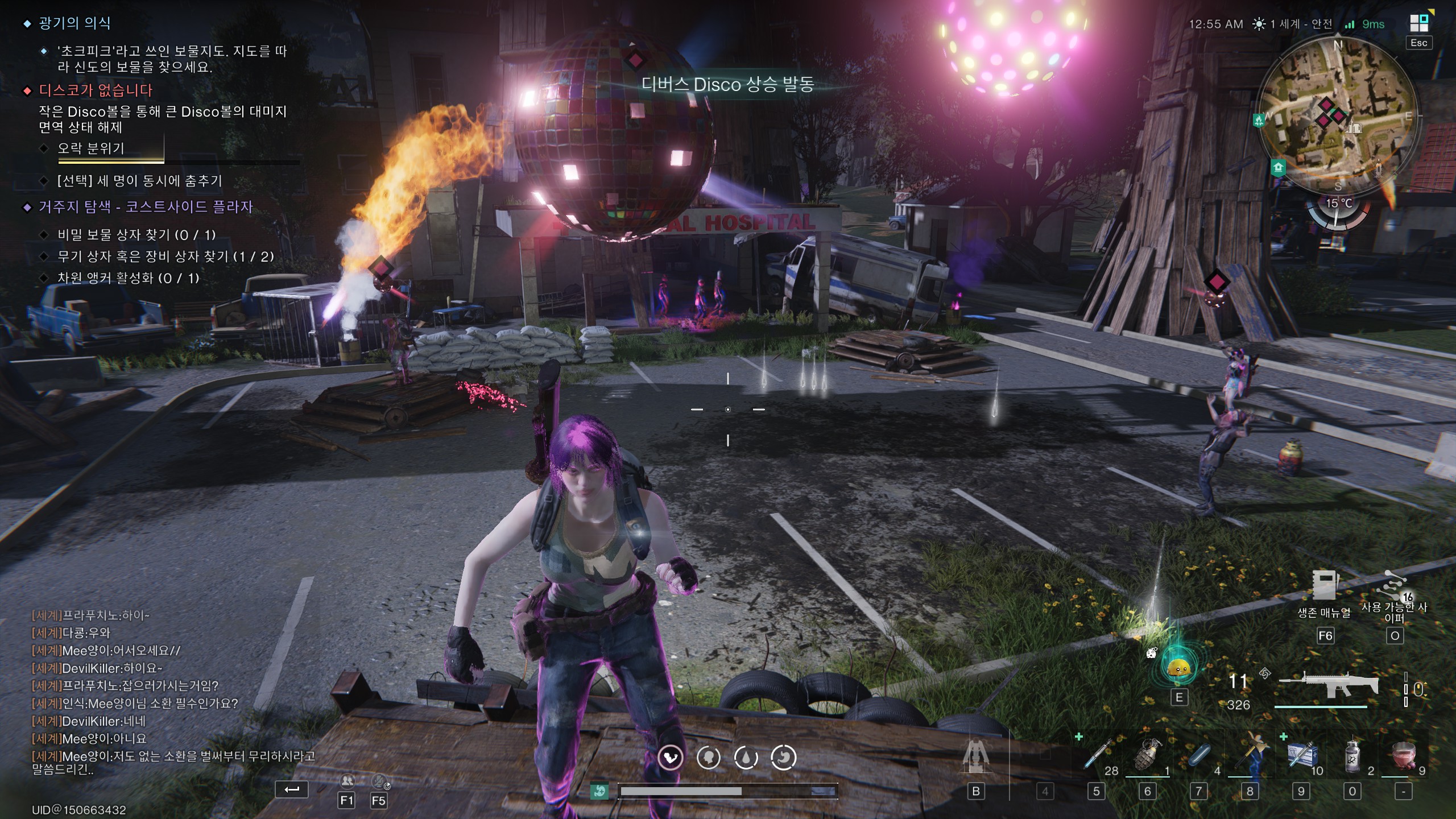1456x819 pixels.
Task: Activate the yellow blob deviation icon
Action: pos(1178,667)
